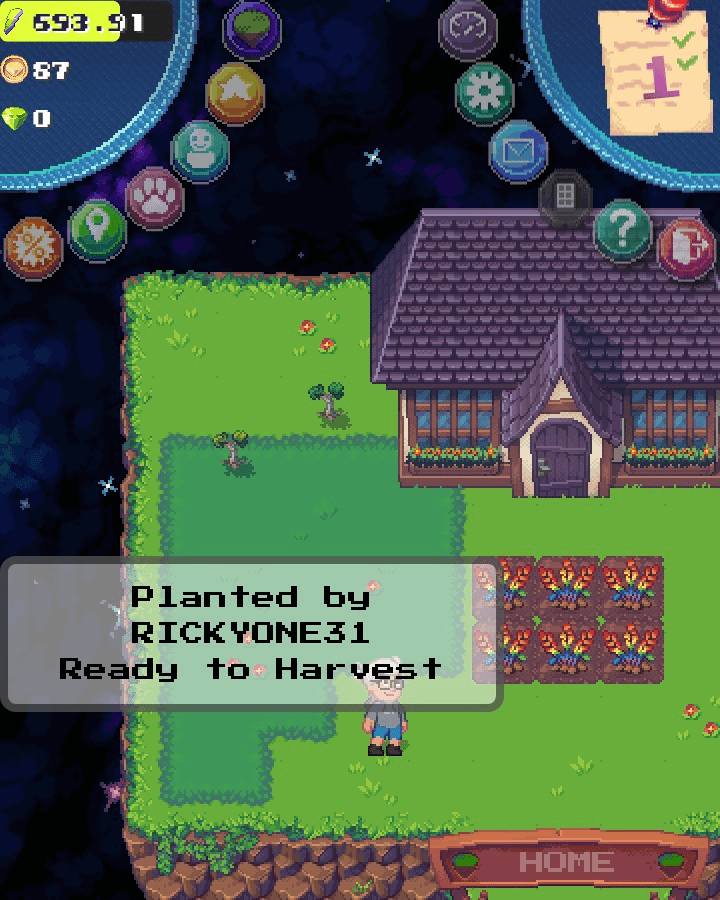Click the gray grid panel icon
This screenshot has height=900, width=720.
pos(565,197)
